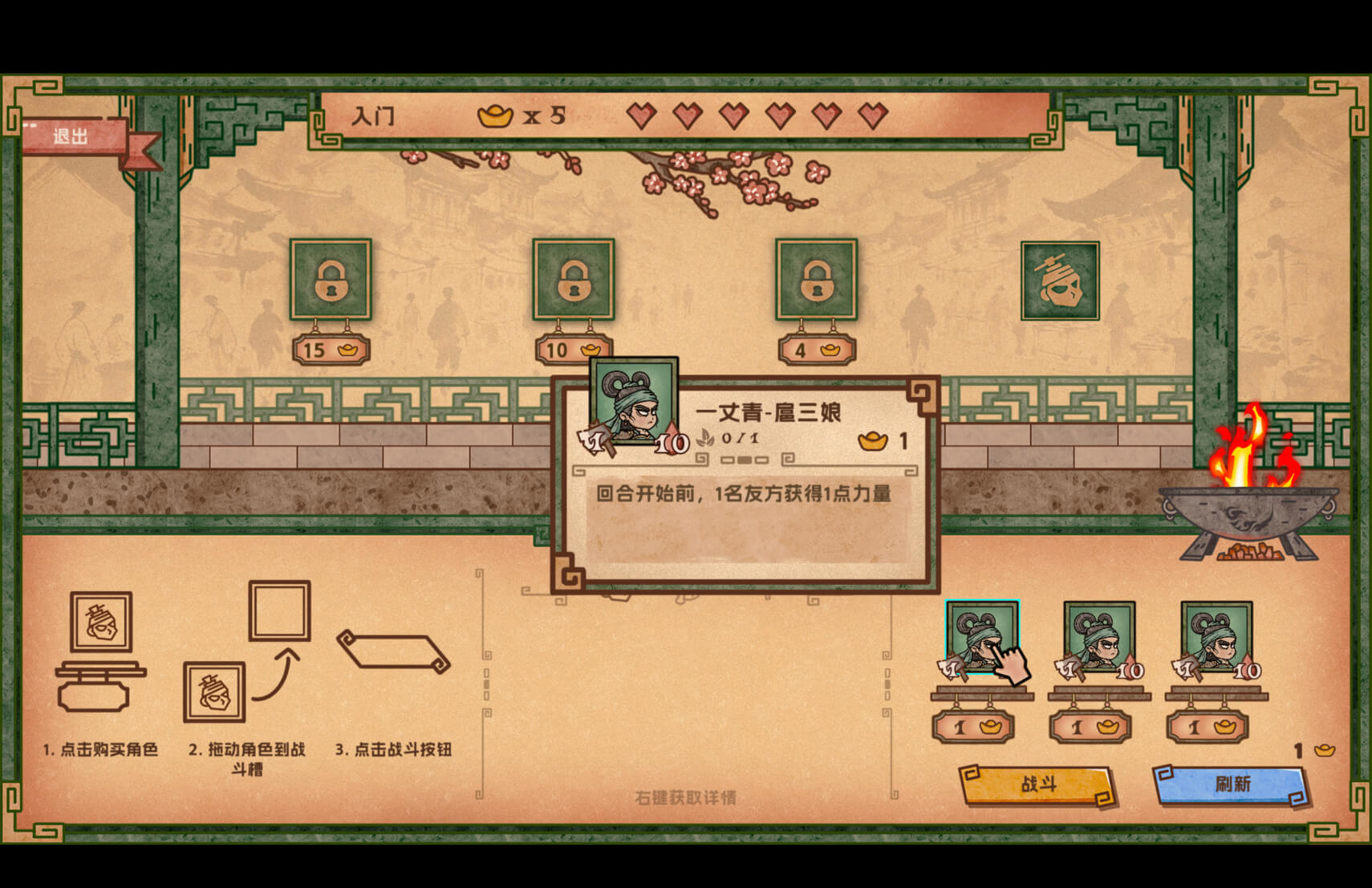Click the leaf growth icon showing 0/1

click(x=722, y=439)
